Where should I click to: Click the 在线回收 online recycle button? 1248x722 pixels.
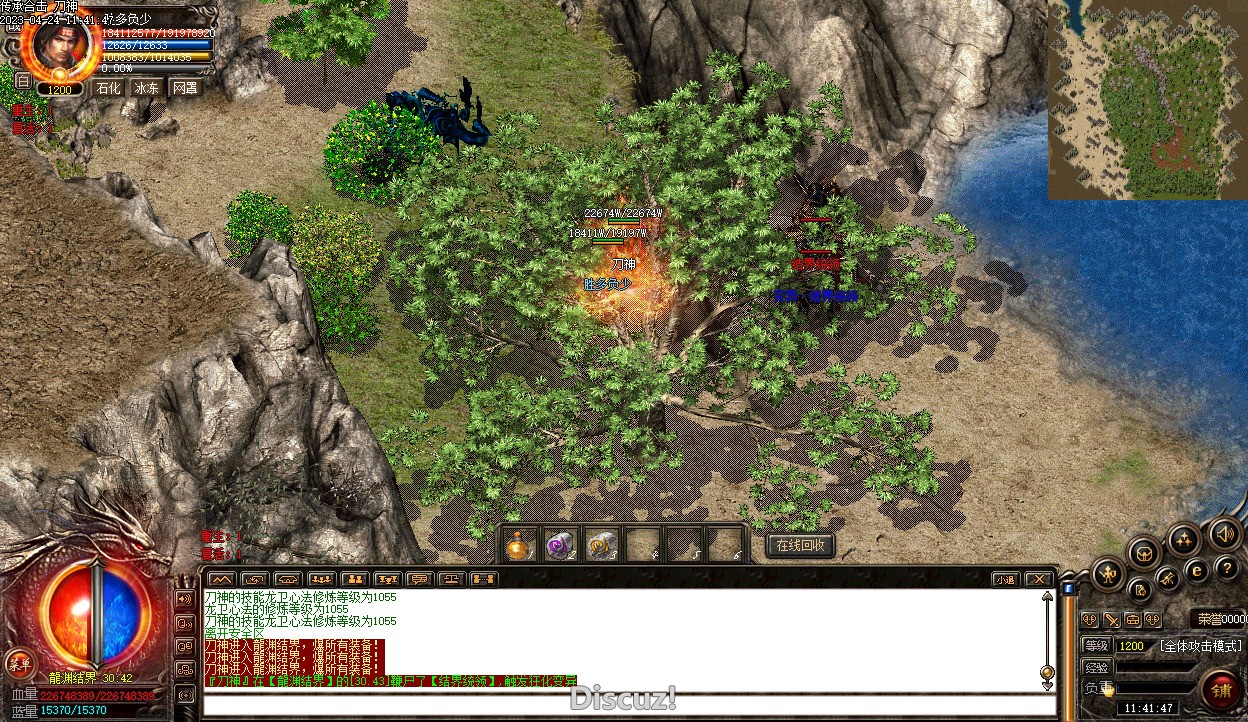(800, 545)
